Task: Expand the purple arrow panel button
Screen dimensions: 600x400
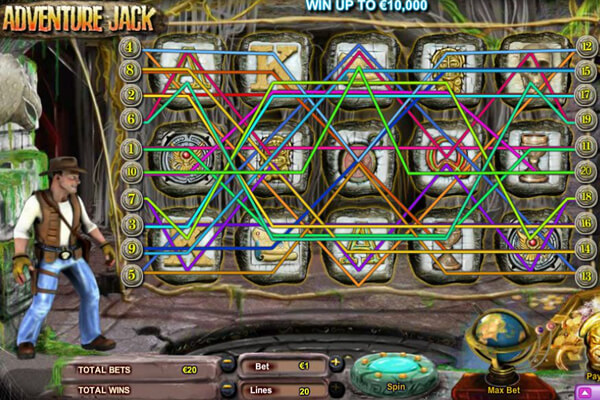Action: pos(584,391)
